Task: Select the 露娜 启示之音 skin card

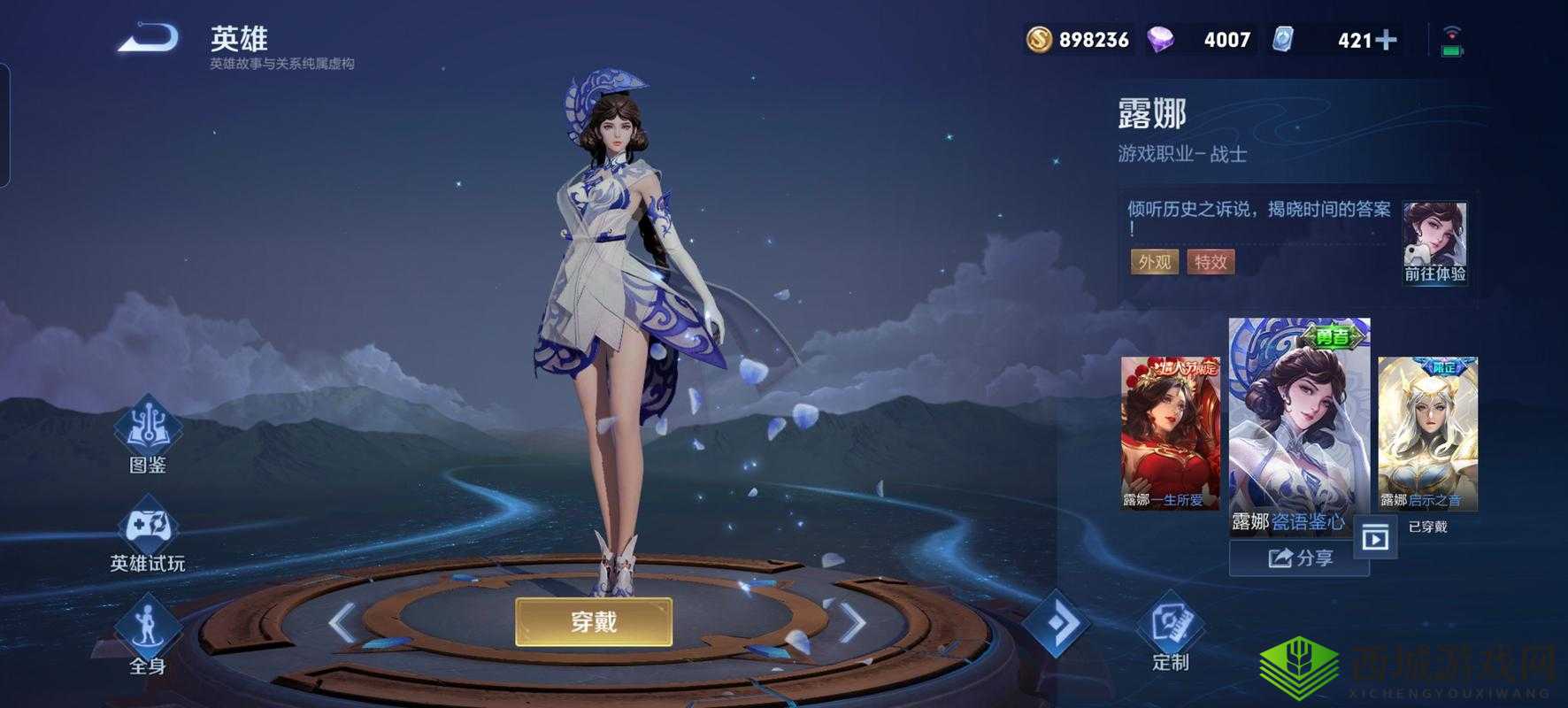Action: click(x=1427, y=433)
